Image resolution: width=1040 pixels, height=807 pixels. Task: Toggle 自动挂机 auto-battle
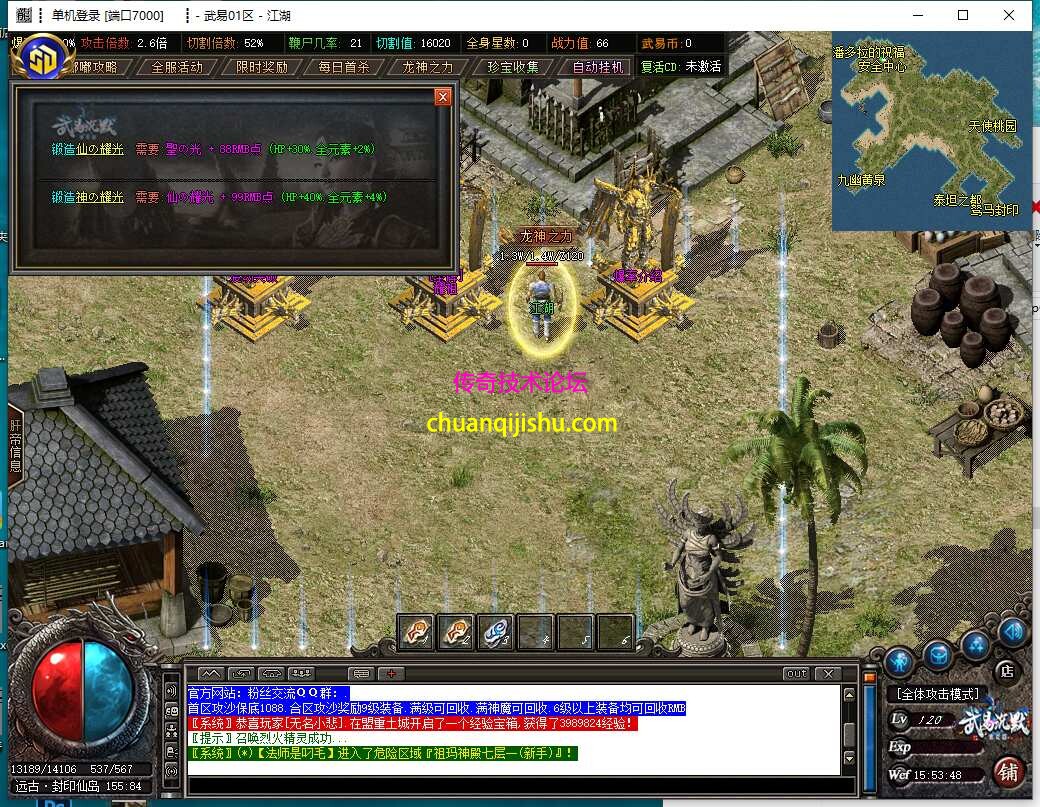[x=597, y=67]
